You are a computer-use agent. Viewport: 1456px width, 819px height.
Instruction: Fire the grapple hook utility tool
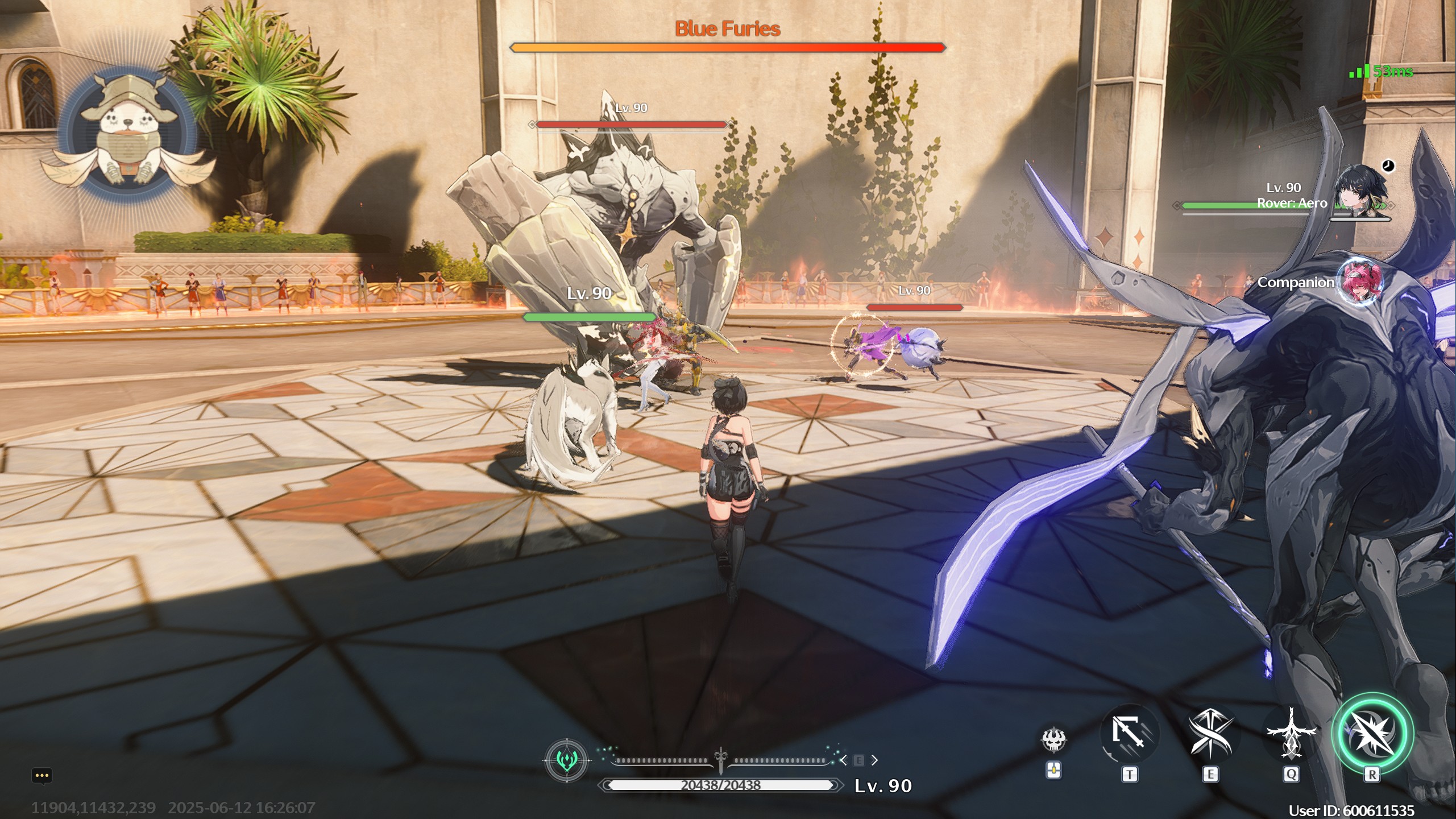[x=1129, y=734]
